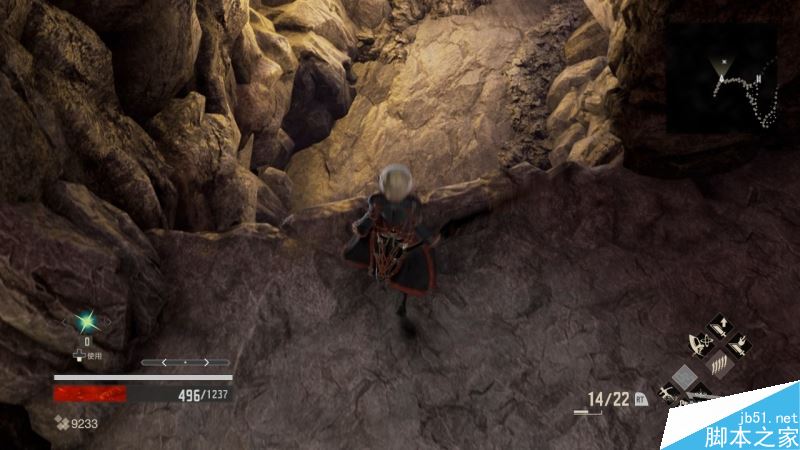Click the right arrow on the selector bar
Viewport: 800px width, 450px height.
coord(207,362)
